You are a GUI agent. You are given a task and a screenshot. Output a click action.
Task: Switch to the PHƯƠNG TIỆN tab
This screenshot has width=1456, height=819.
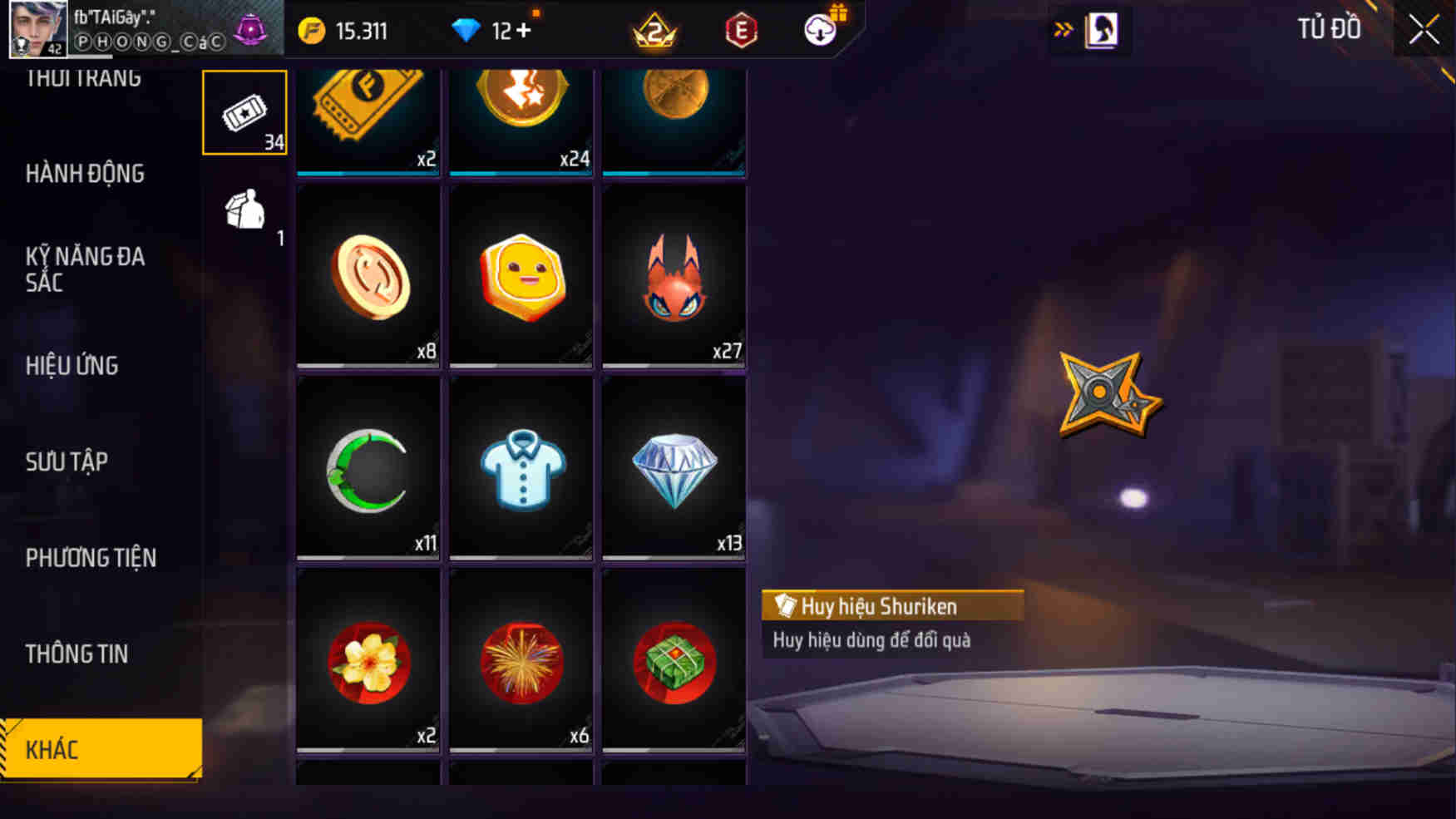coord(91,557)
